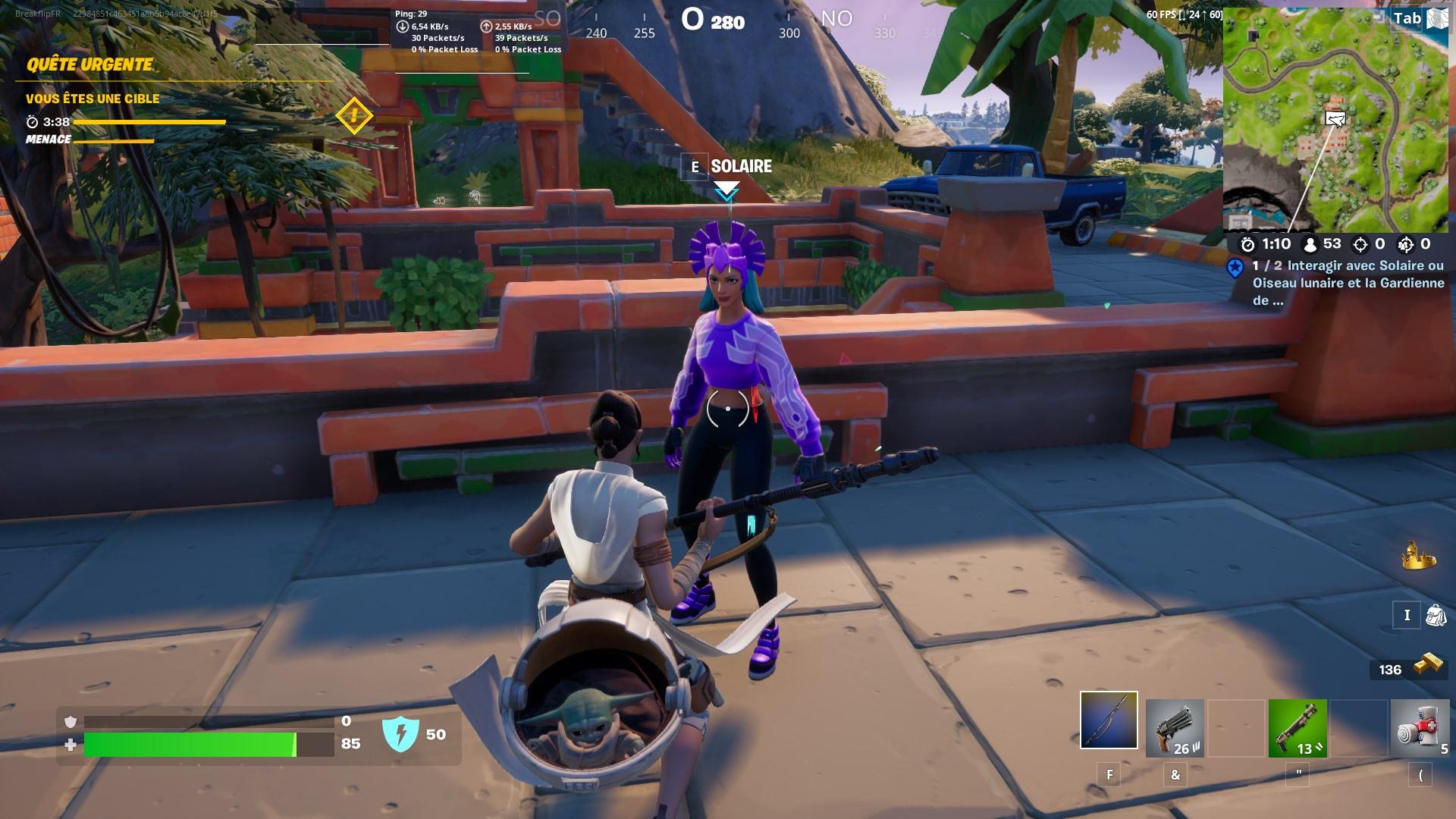This screenshot has width=1456, height=819.
Task: Click the yellow warning diamond icon
Action: 353,116
